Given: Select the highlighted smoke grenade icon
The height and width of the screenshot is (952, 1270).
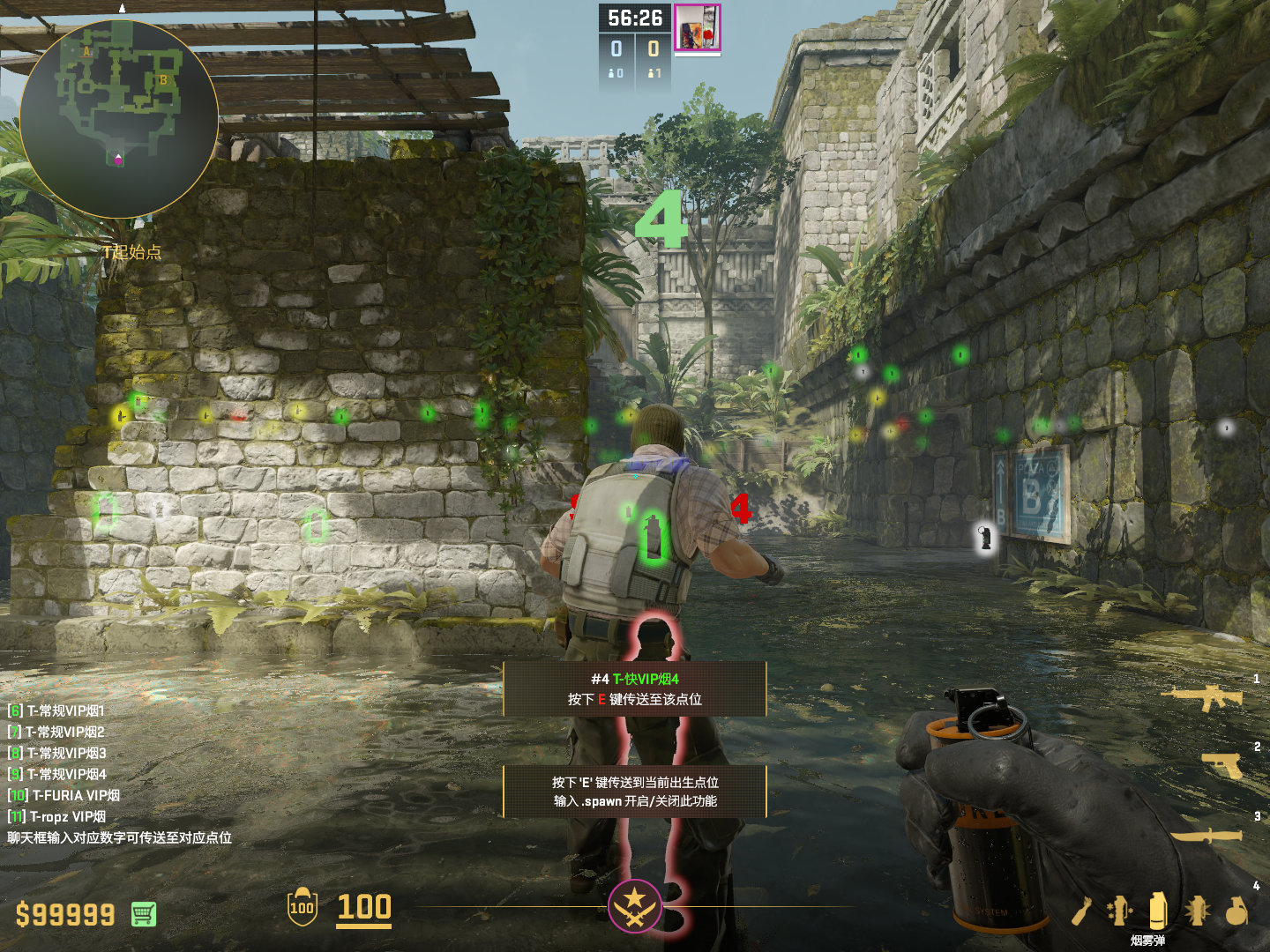Looking at the screenshot, I should click(x=1158, y=910).
